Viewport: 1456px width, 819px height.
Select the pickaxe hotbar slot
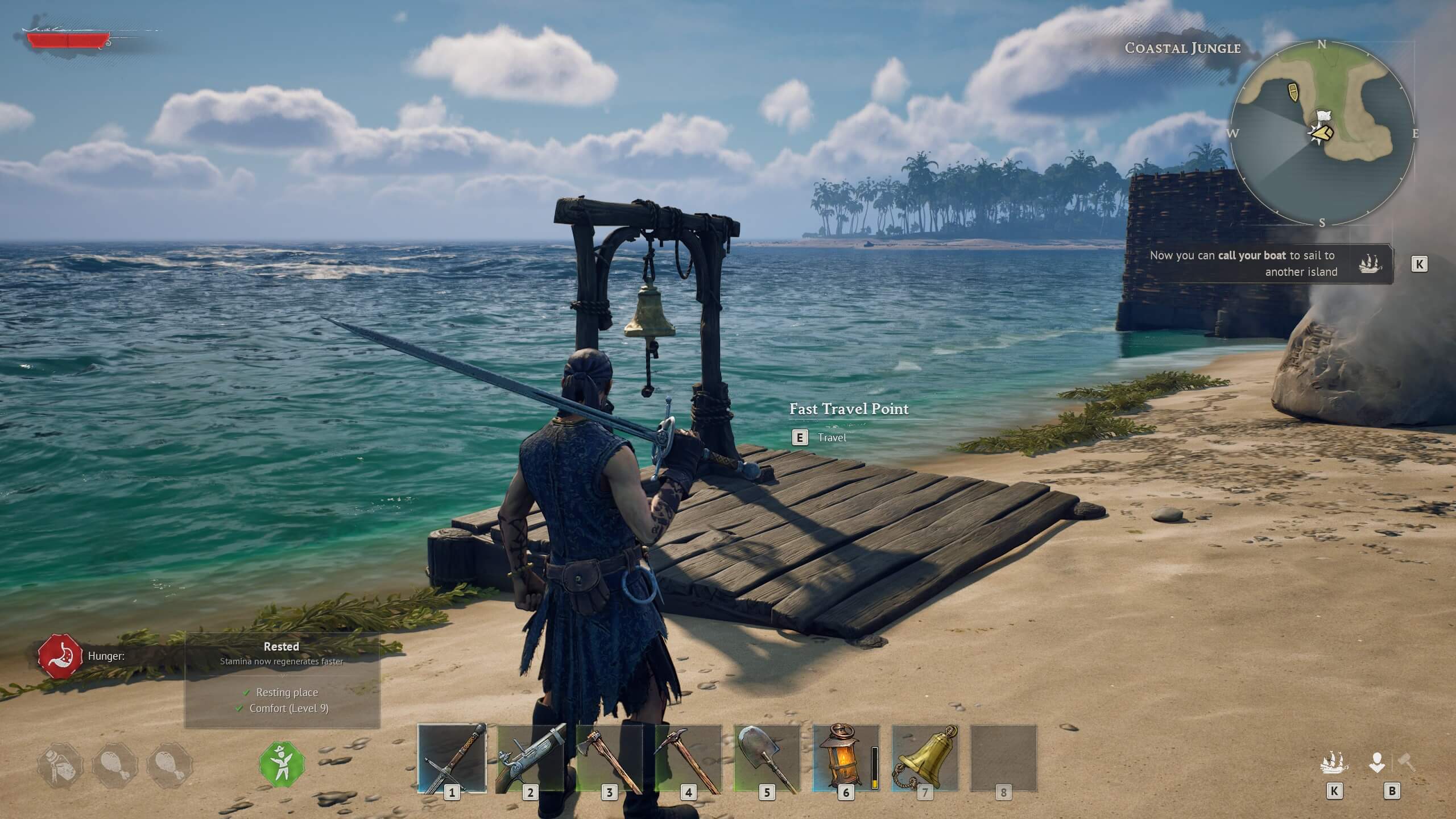coord(688,758)
